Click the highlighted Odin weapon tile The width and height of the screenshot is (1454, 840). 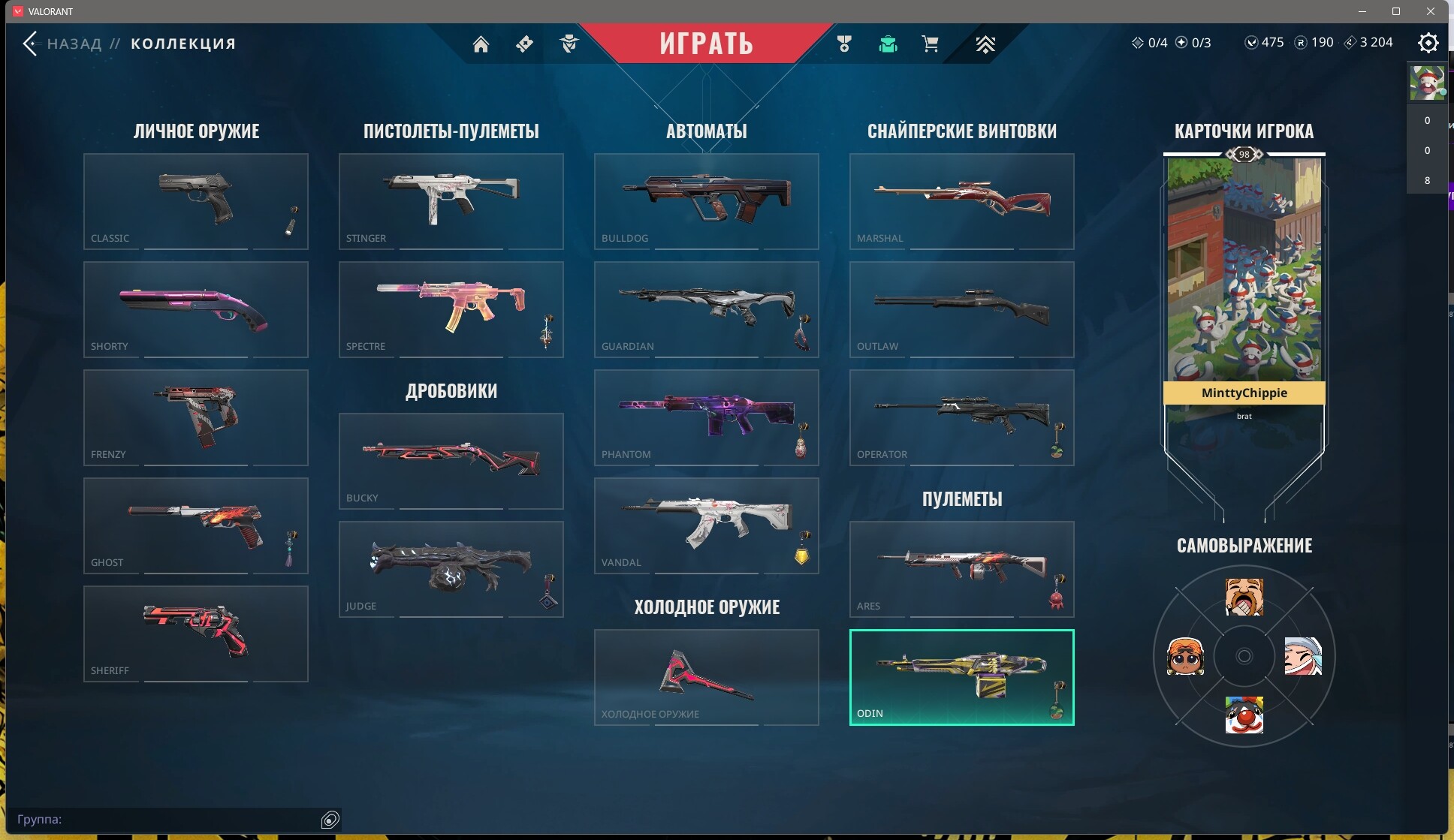pos(961,677)
